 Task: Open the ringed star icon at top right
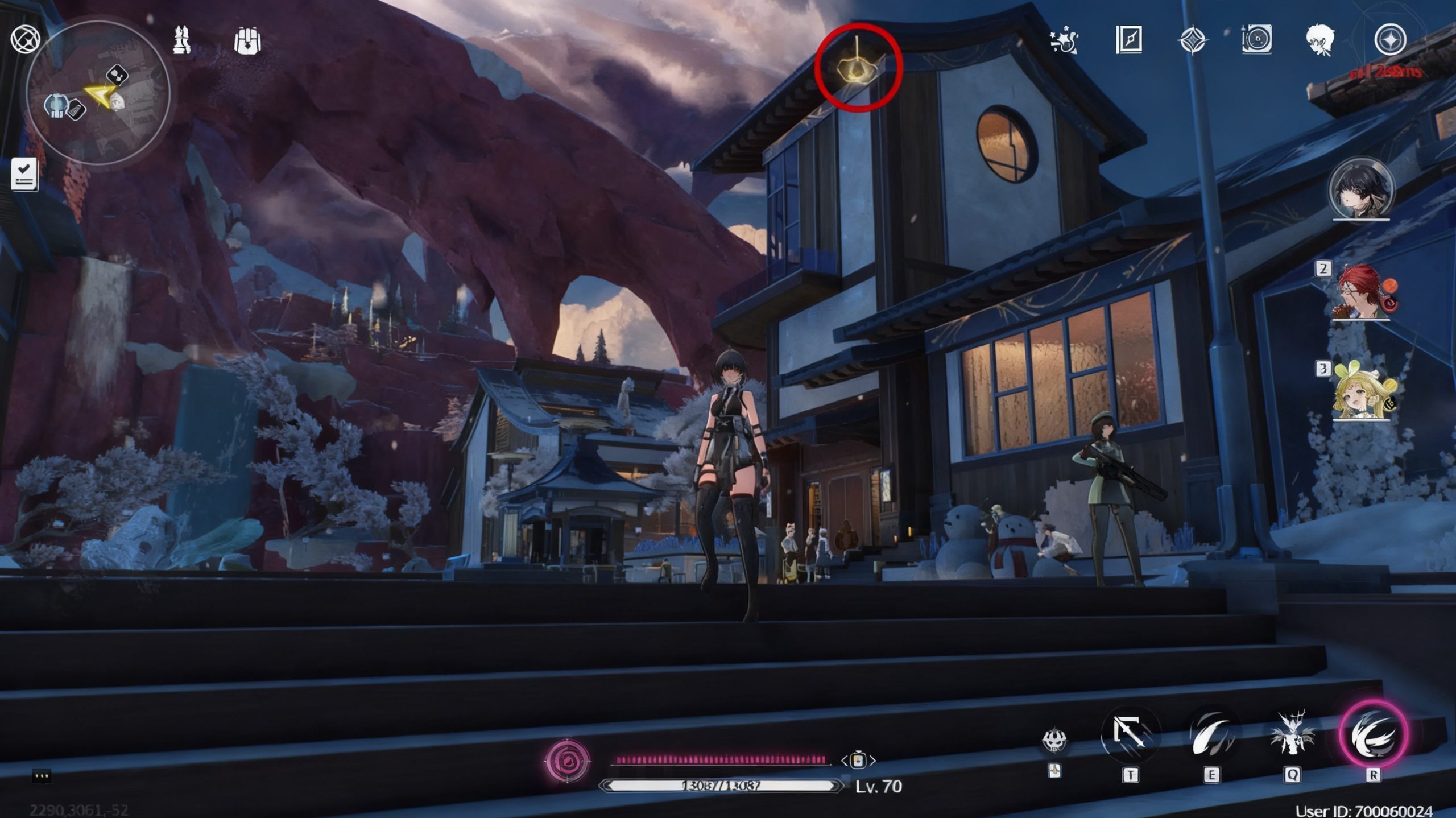[x=1390, y=40]
